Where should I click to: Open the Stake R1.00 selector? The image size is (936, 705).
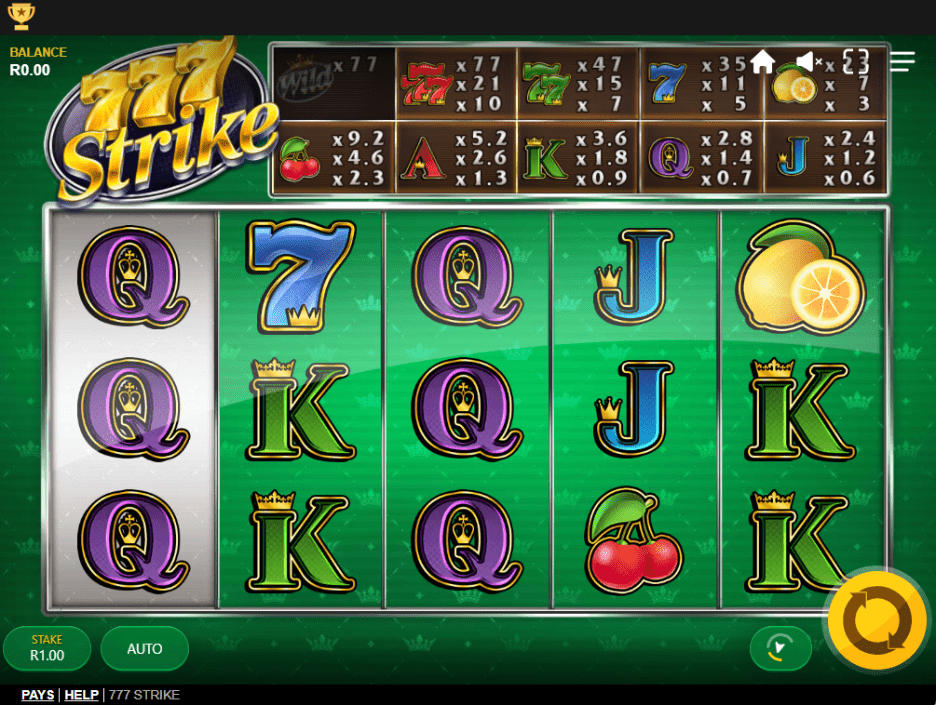click(47, 649)
